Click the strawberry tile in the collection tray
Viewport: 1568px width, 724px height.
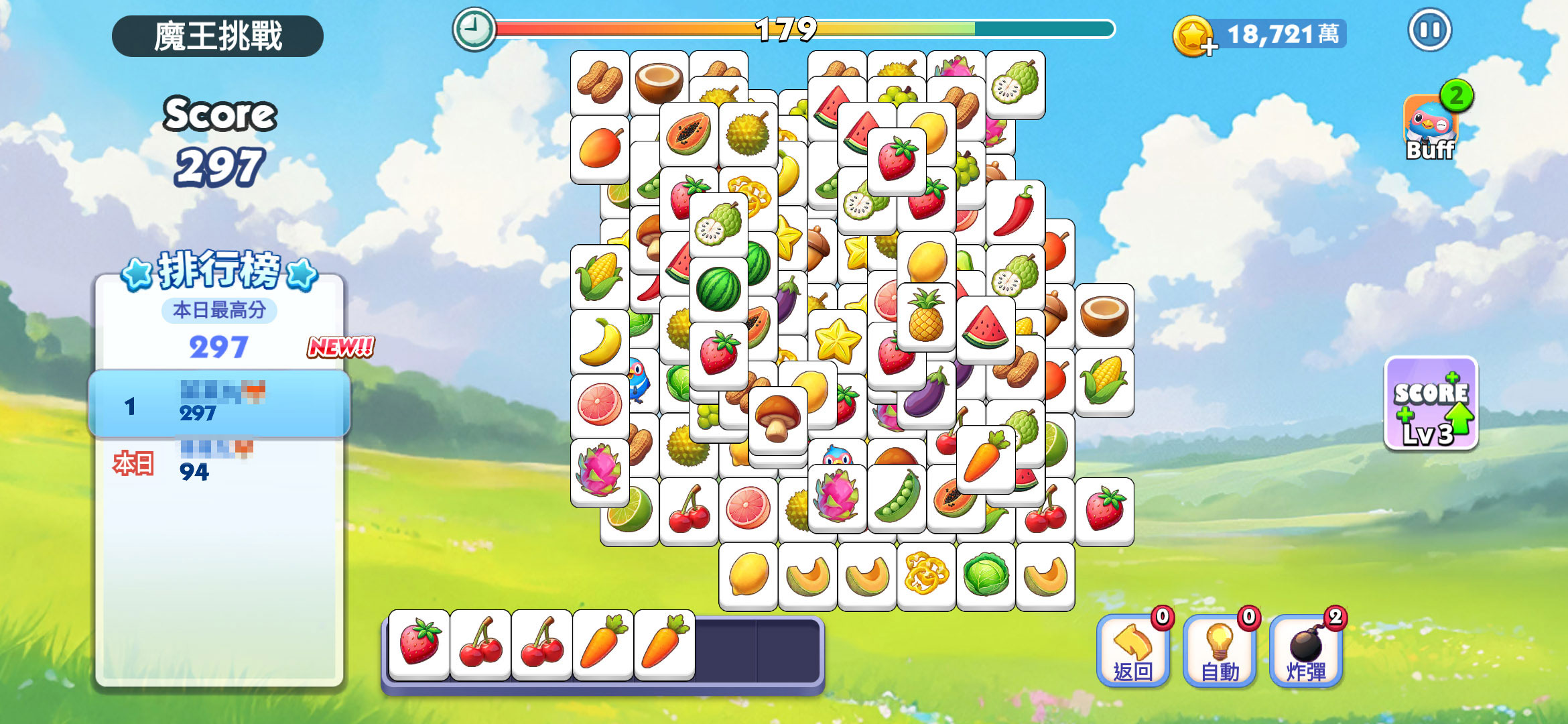point(419,644)
